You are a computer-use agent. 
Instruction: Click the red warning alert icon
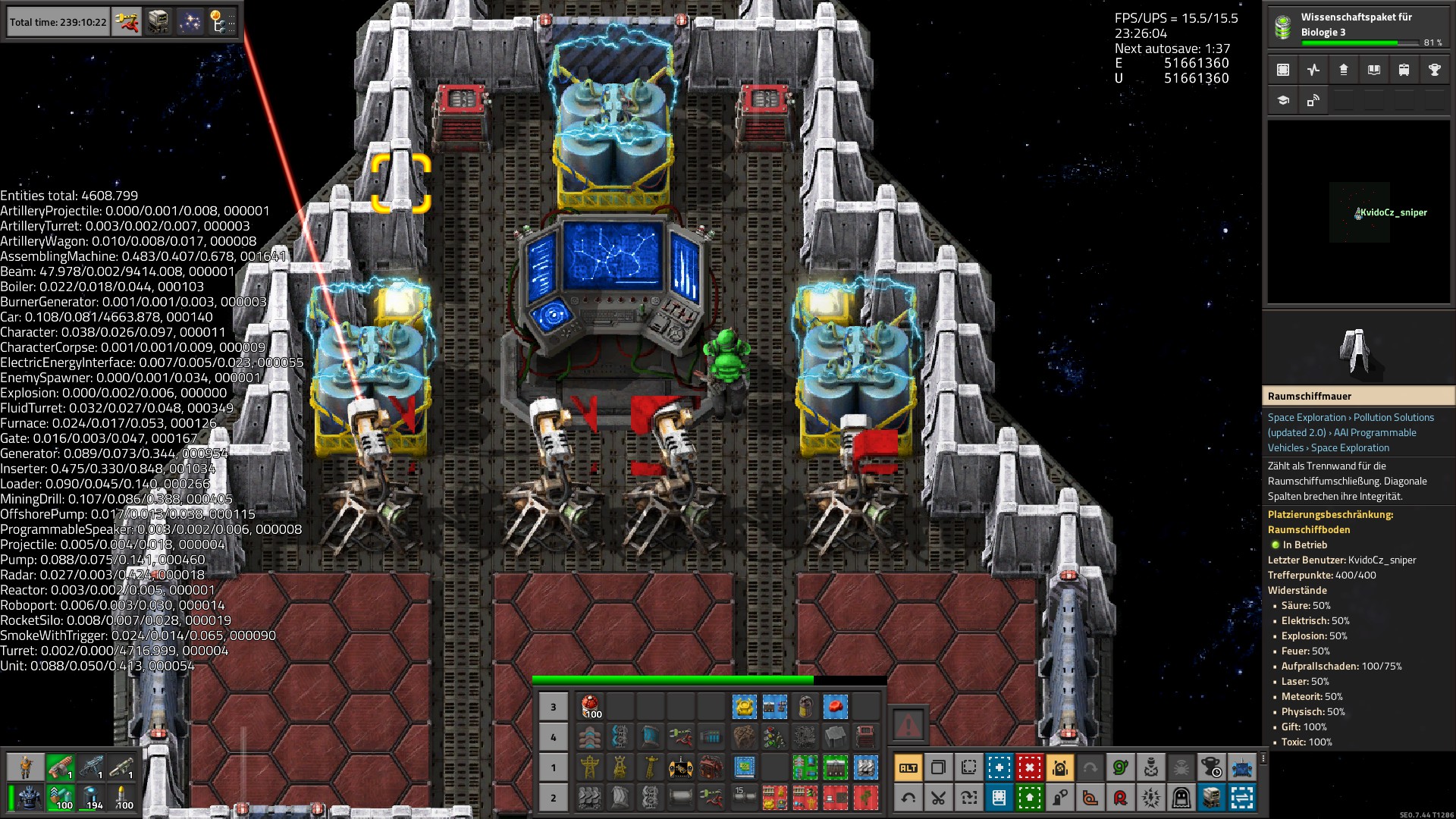(x=908, y=725)
